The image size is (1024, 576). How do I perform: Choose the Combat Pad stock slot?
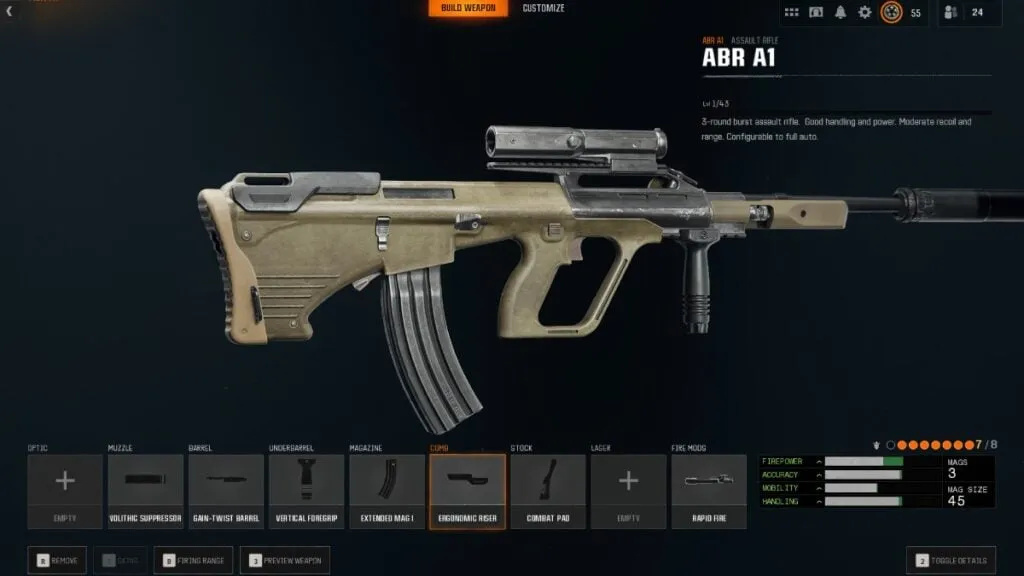pyautogui.click(x=548, y=491)
